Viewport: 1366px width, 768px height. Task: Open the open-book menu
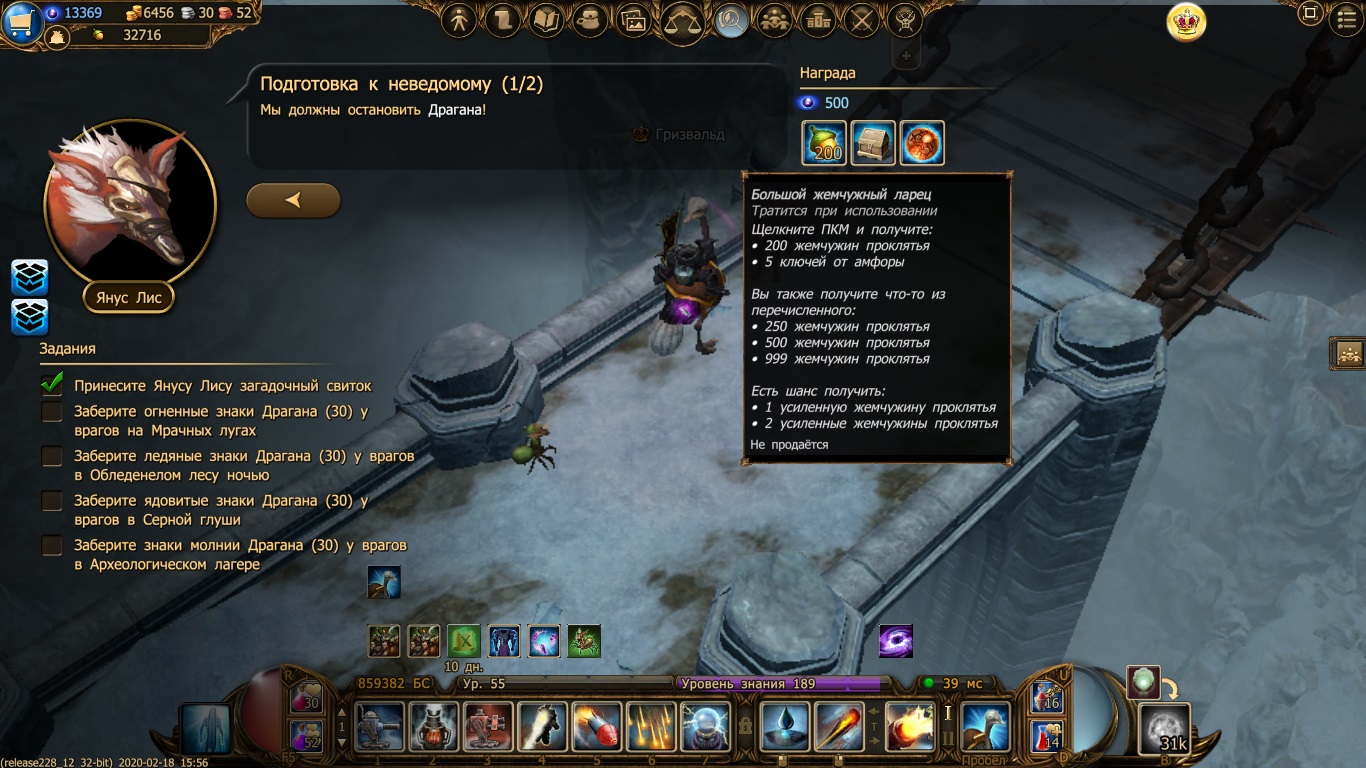click(546, 20)
